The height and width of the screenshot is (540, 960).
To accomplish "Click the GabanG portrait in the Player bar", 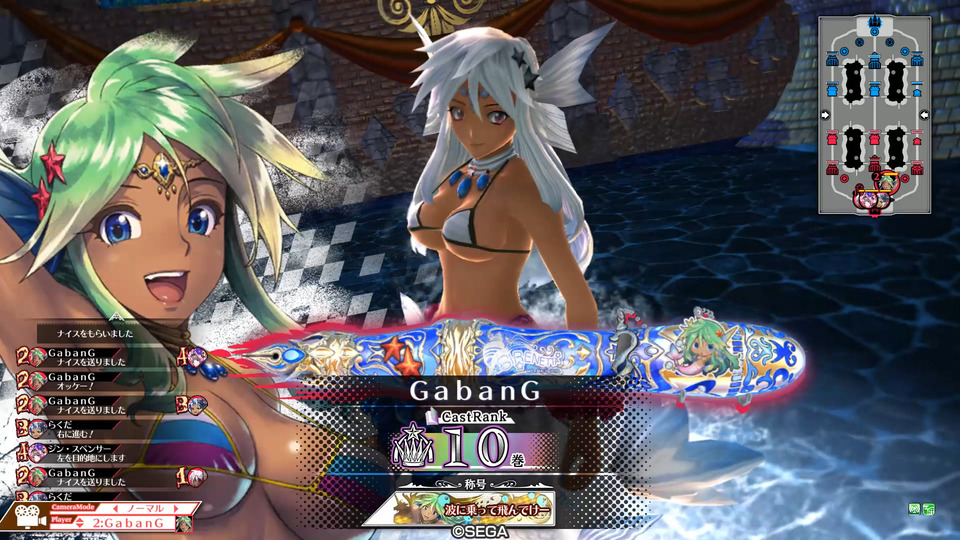I will [184, 523].
